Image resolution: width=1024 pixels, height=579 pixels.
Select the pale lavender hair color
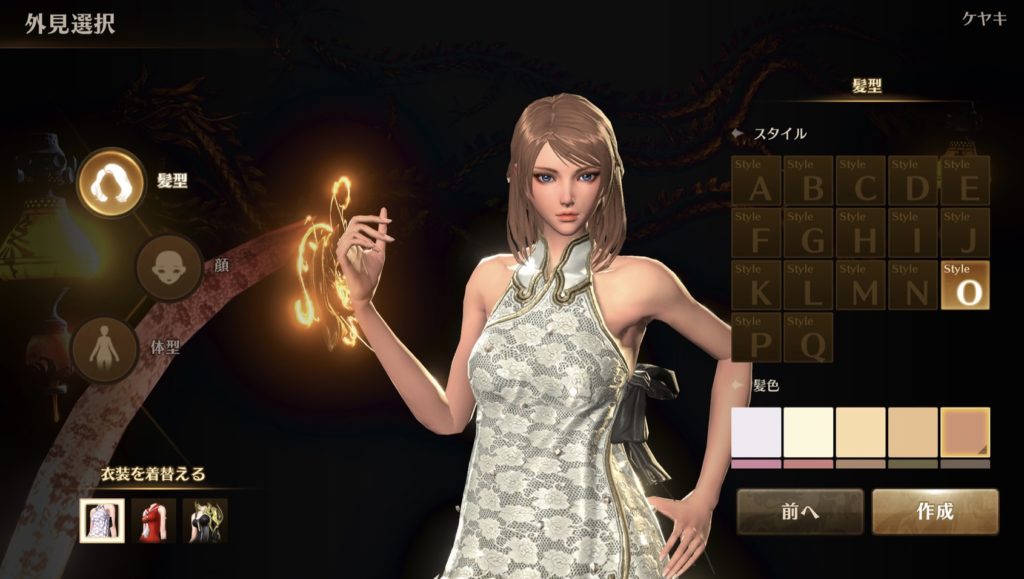[757, 433]
